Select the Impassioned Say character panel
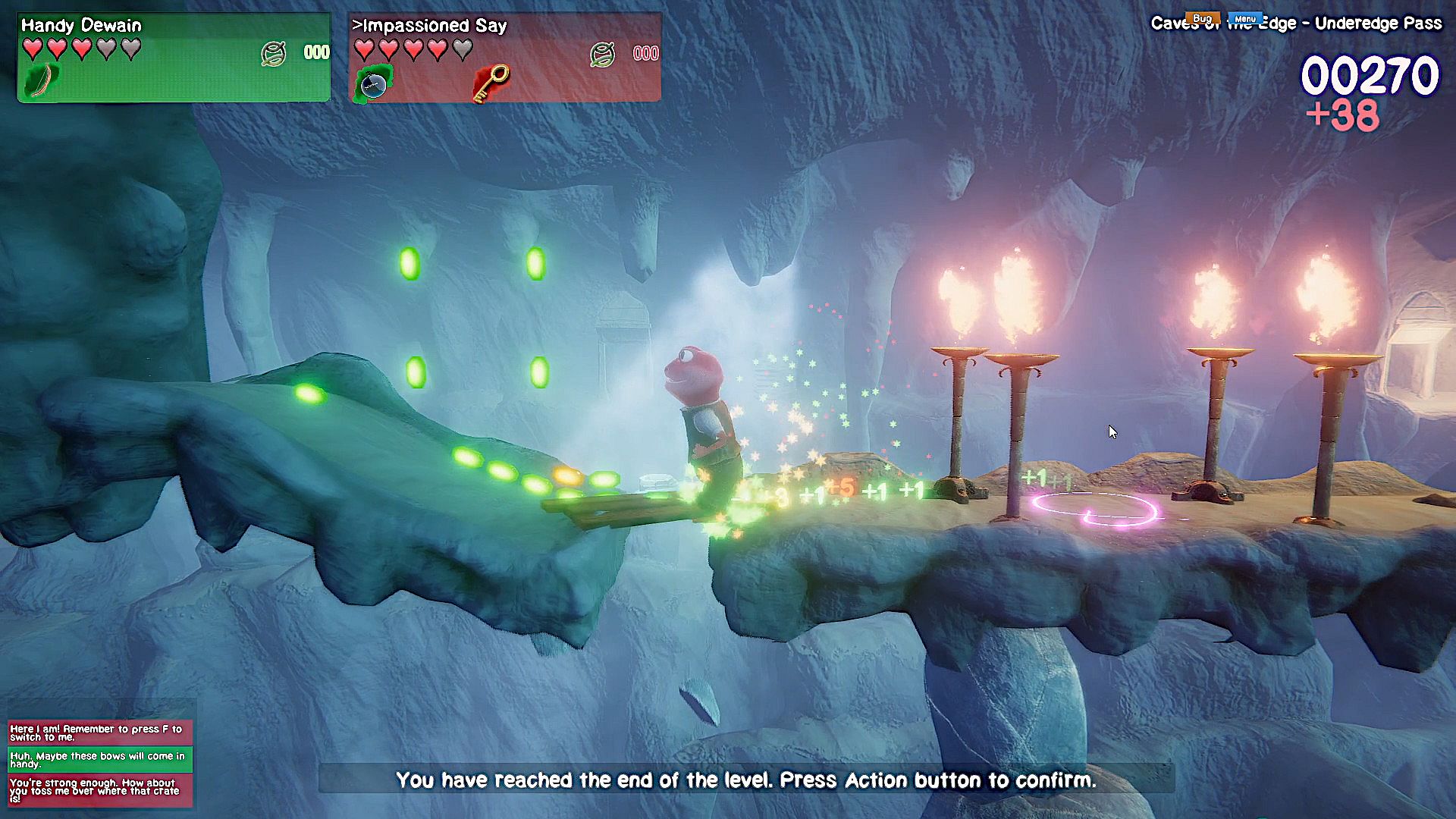 point(504,57)
